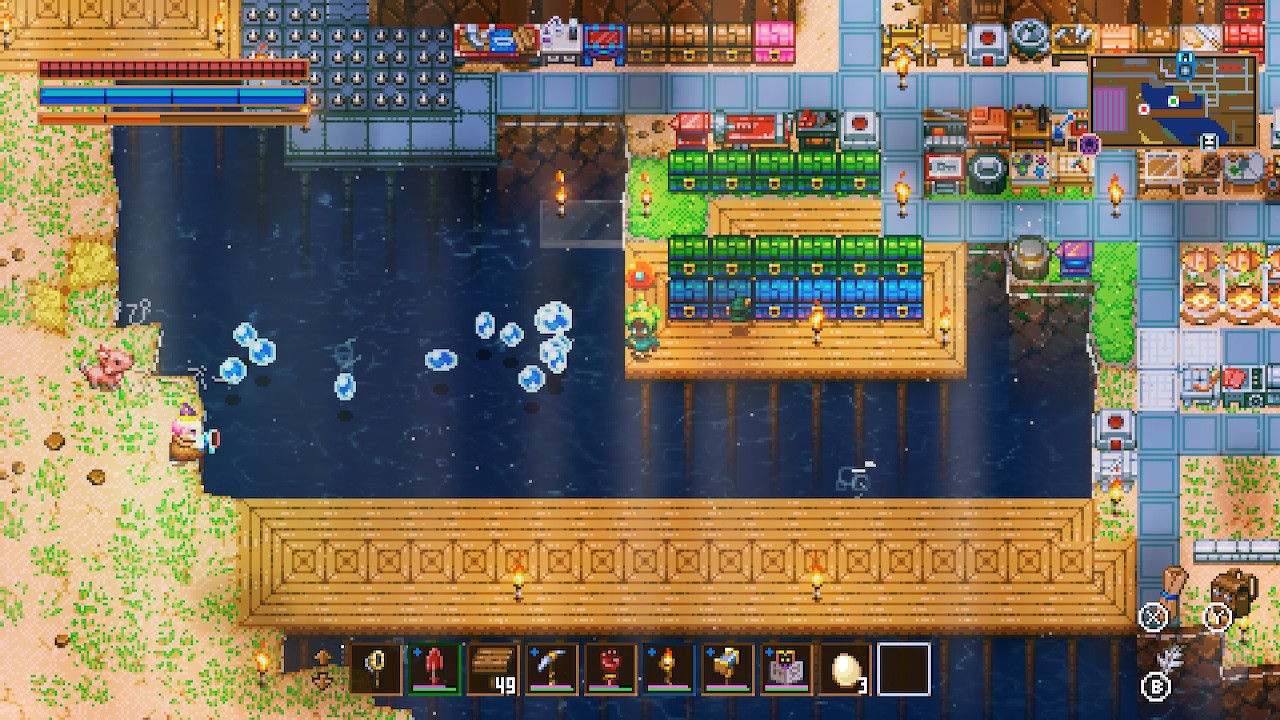Choose the open book hotbar slot
This screenshot has height=720, width=1280.
pos(787,669)
